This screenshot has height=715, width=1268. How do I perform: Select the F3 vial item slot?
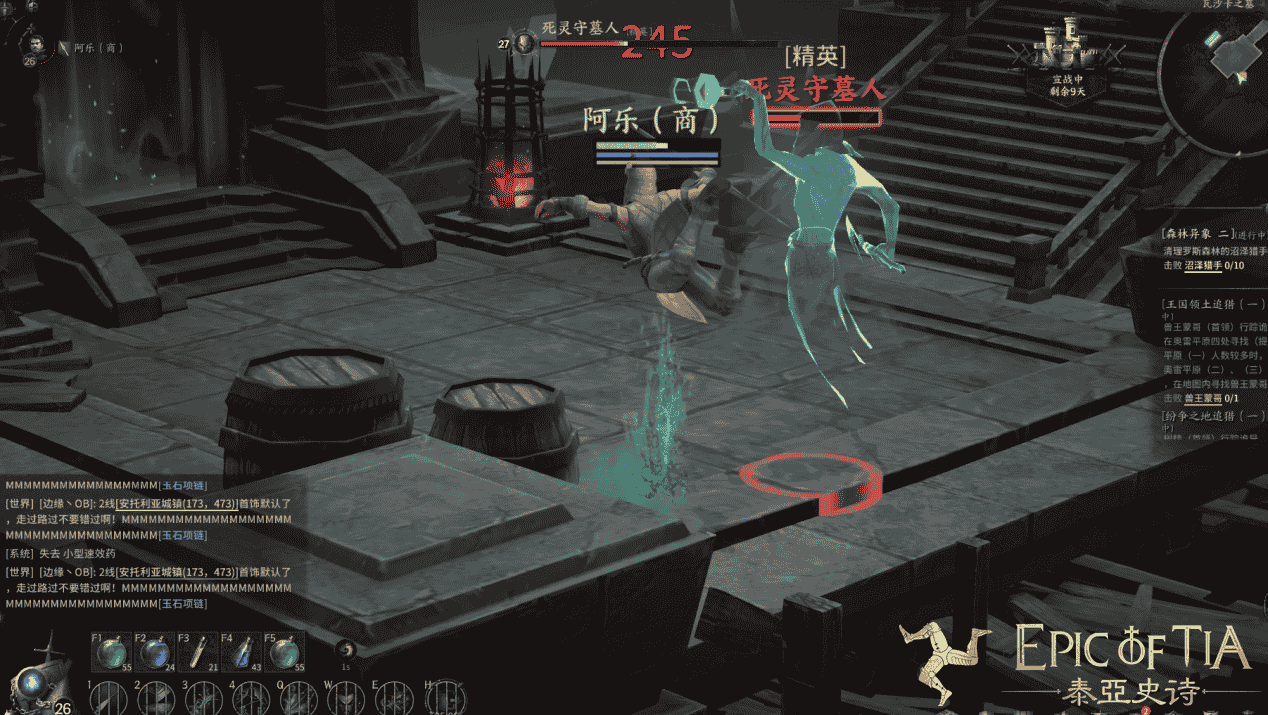[x=196, y=653]
